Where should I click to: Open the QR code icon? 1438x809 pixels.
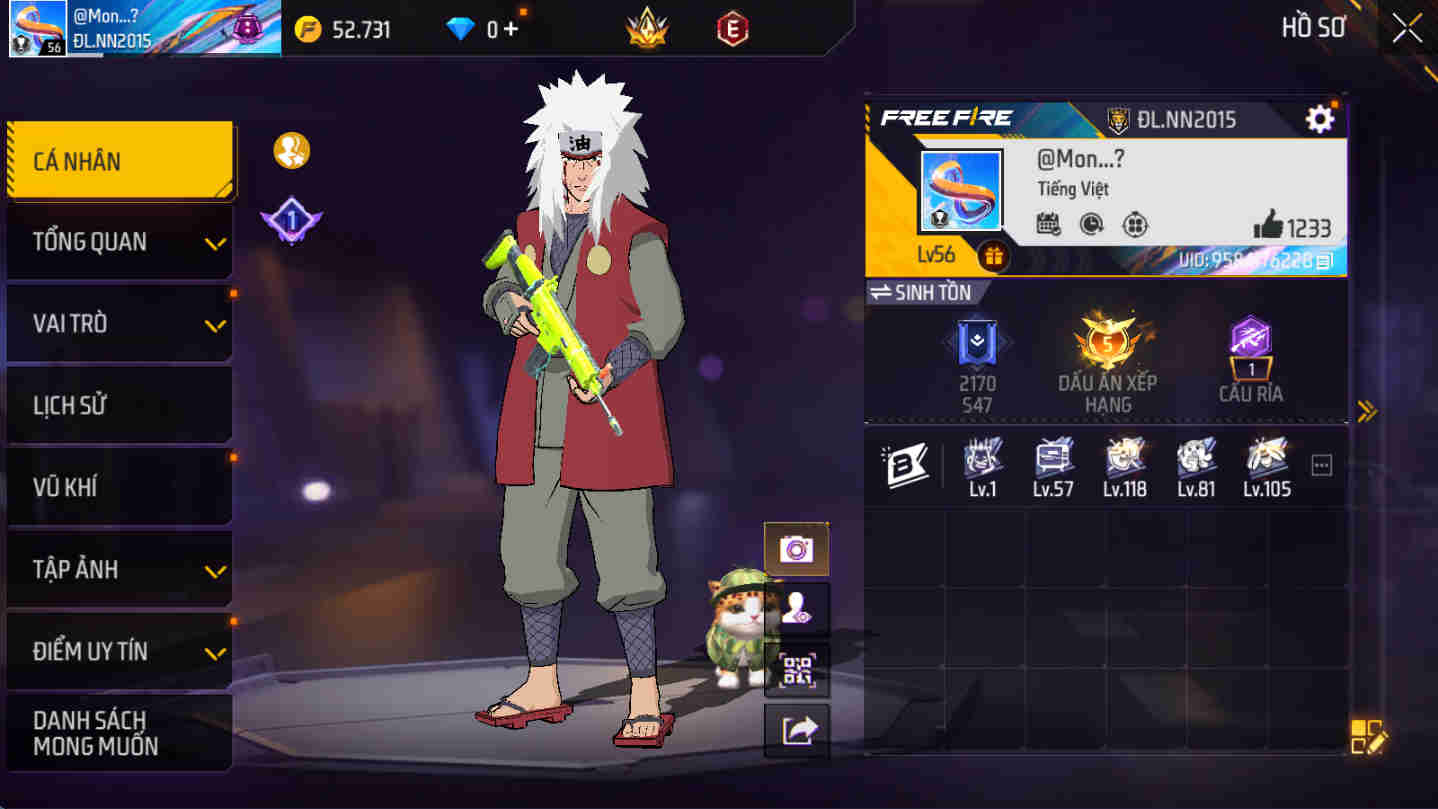click(796, 669)
